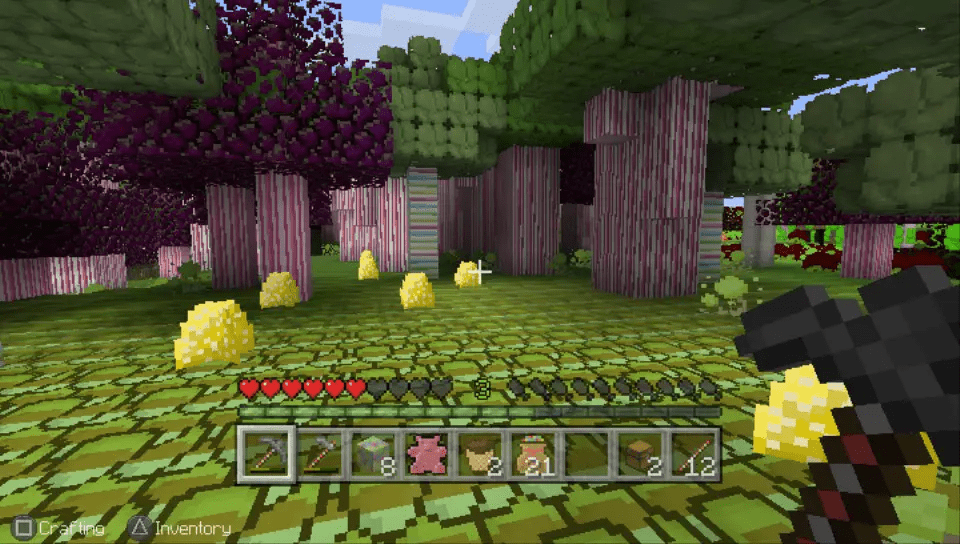Screen dimensions: 960x544
Task: Choose the candy cane sticks stack of 12
Action: (695, 453)
